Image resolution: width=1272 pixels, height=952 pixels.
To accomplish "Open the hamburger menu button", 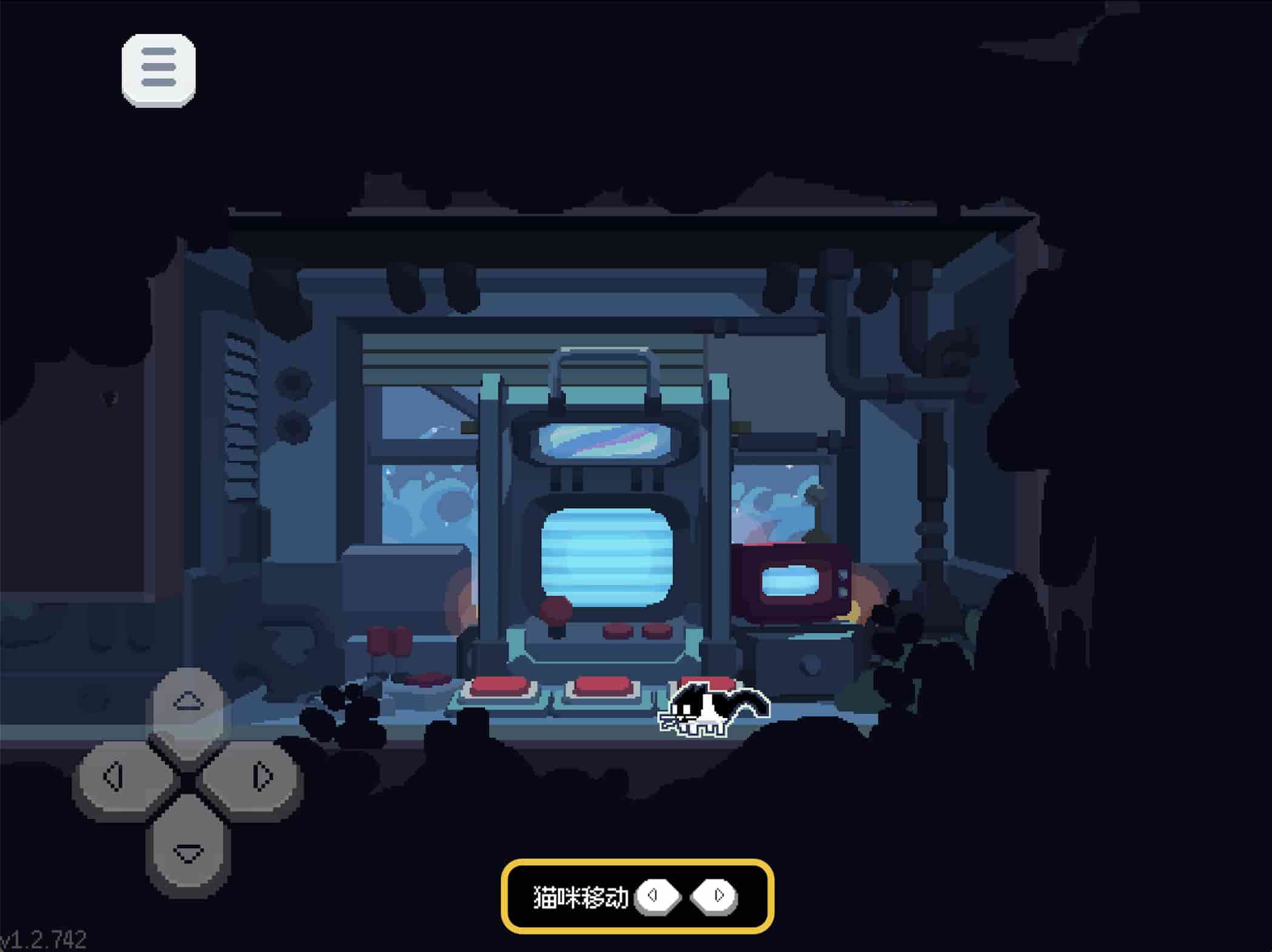I will 158,70.
